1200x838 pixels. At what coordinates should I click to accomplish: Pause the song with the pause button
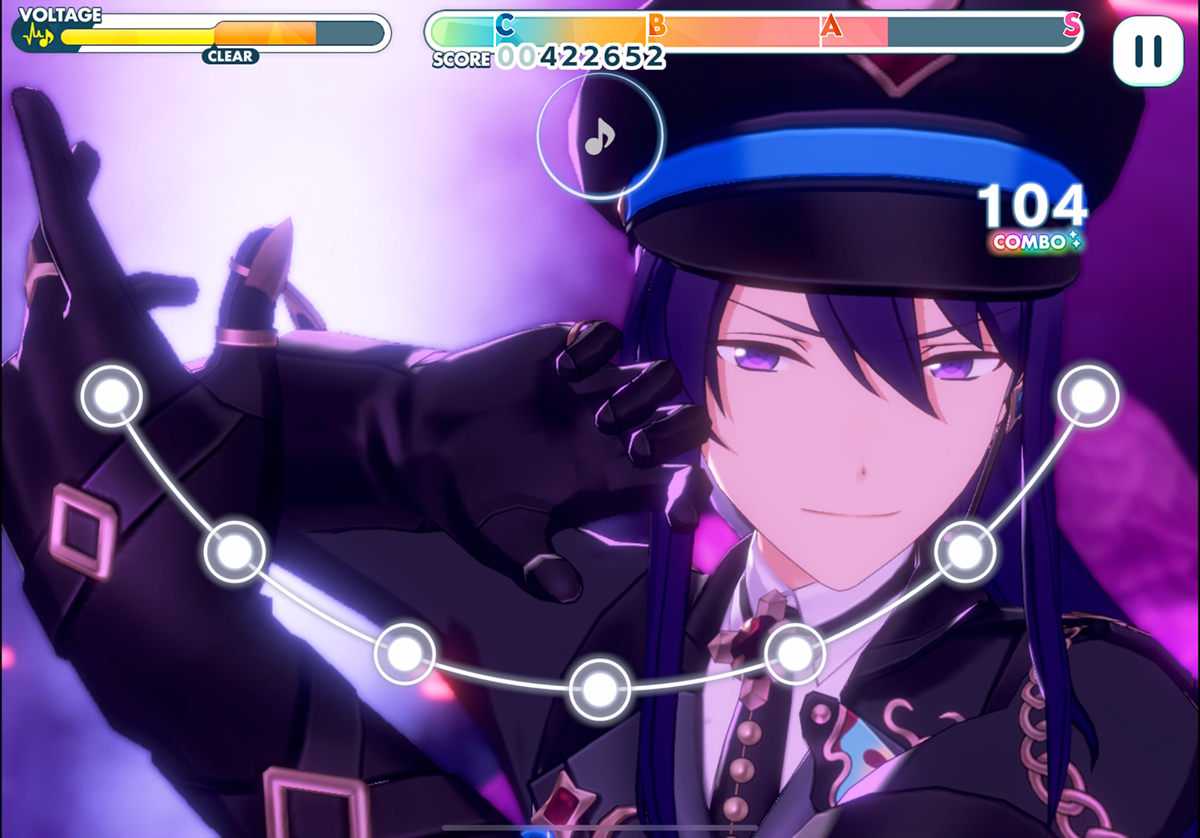click(x=1148, y=50)
